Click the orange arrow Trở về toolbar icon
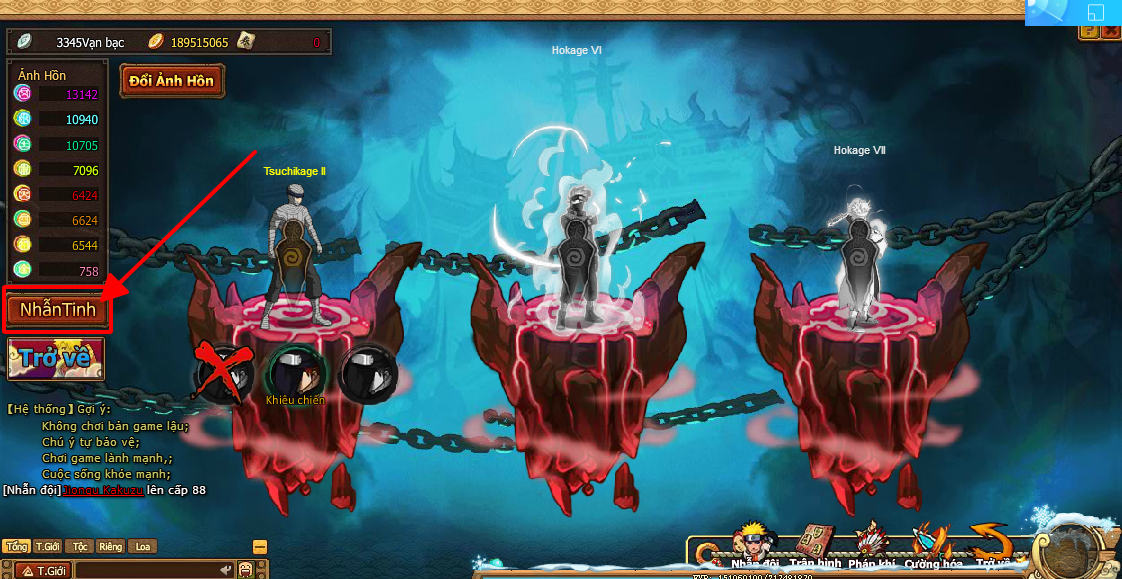 tap(992, 546)
